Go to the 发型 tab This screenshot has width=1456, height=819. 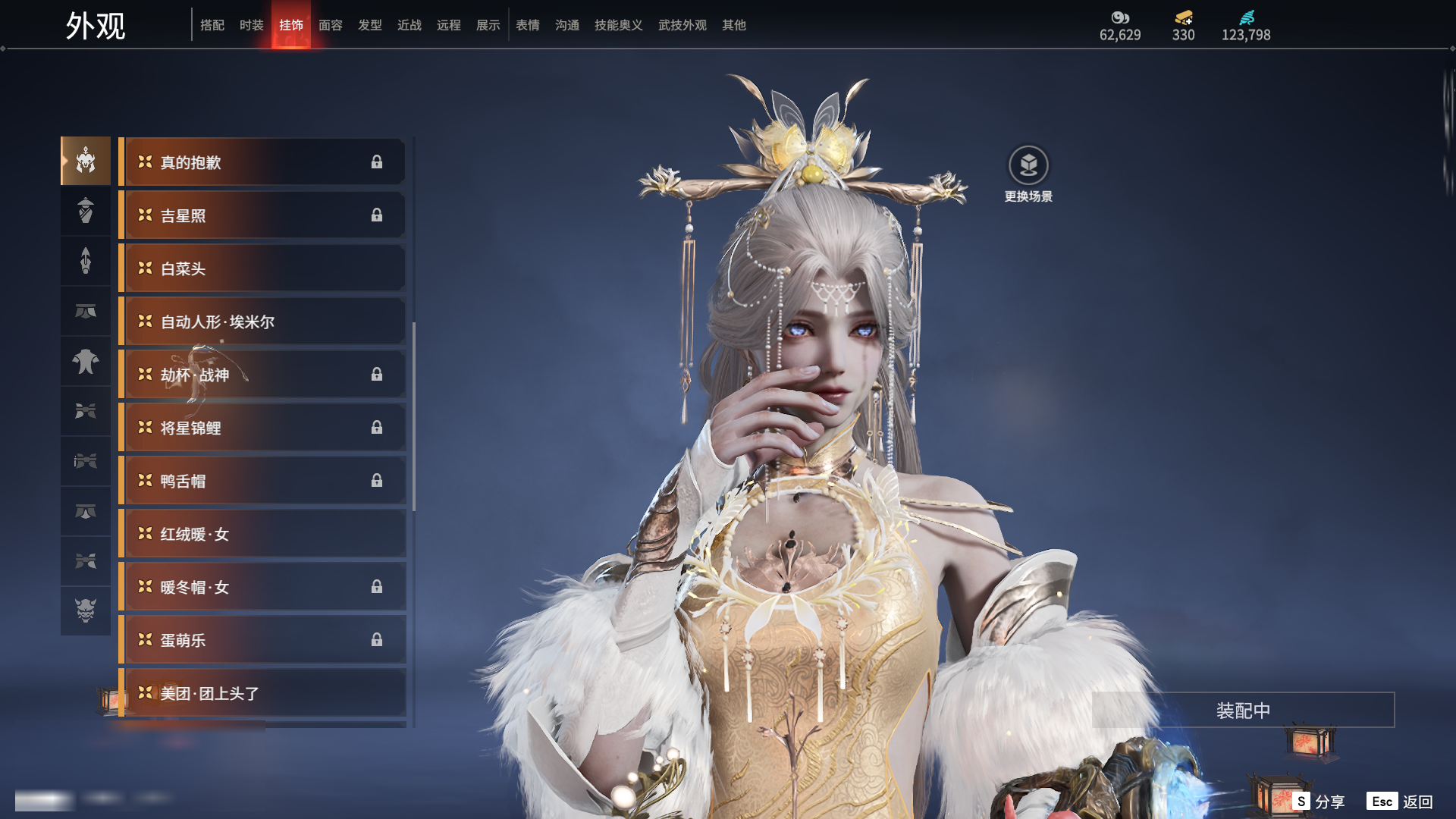[369, 25]
